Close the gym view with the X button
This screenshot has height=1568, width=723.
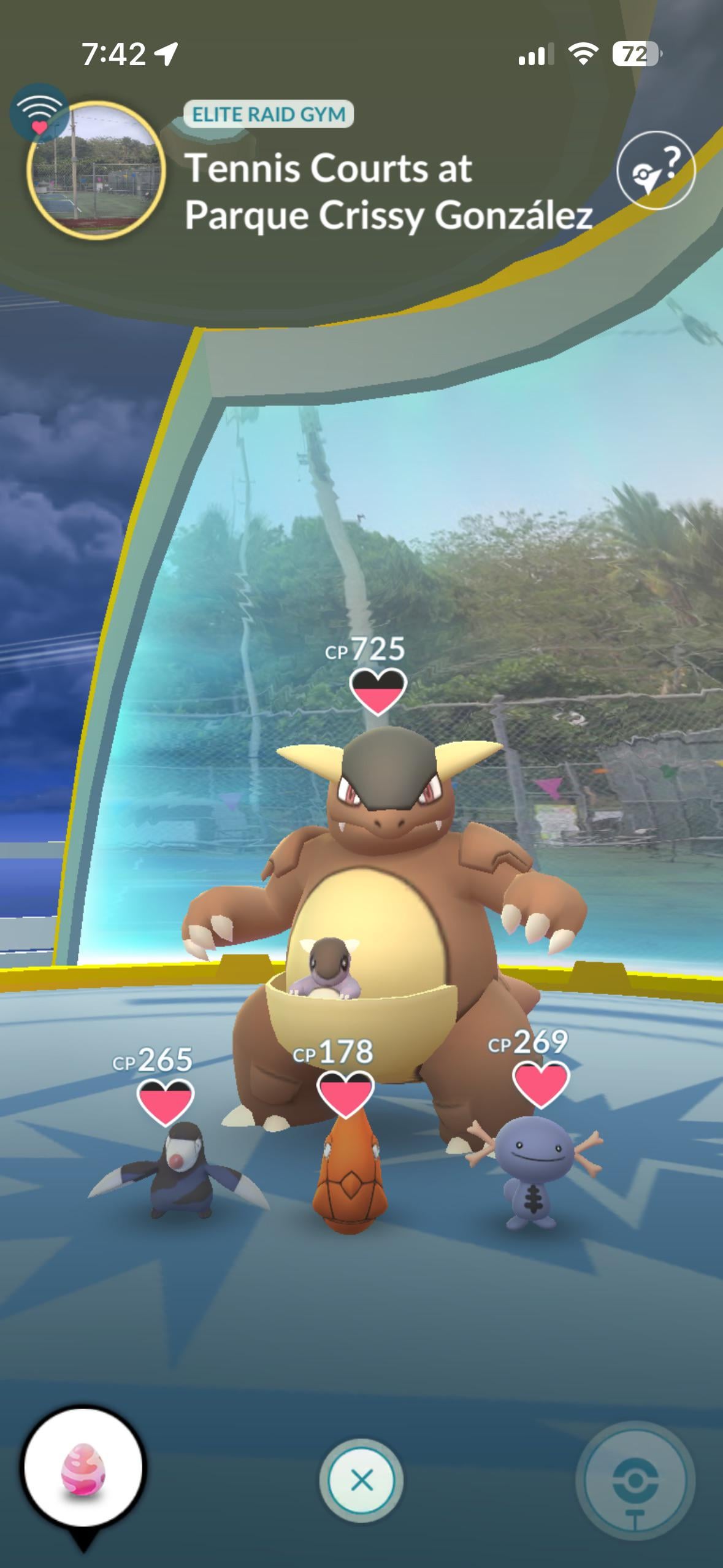361,1480
